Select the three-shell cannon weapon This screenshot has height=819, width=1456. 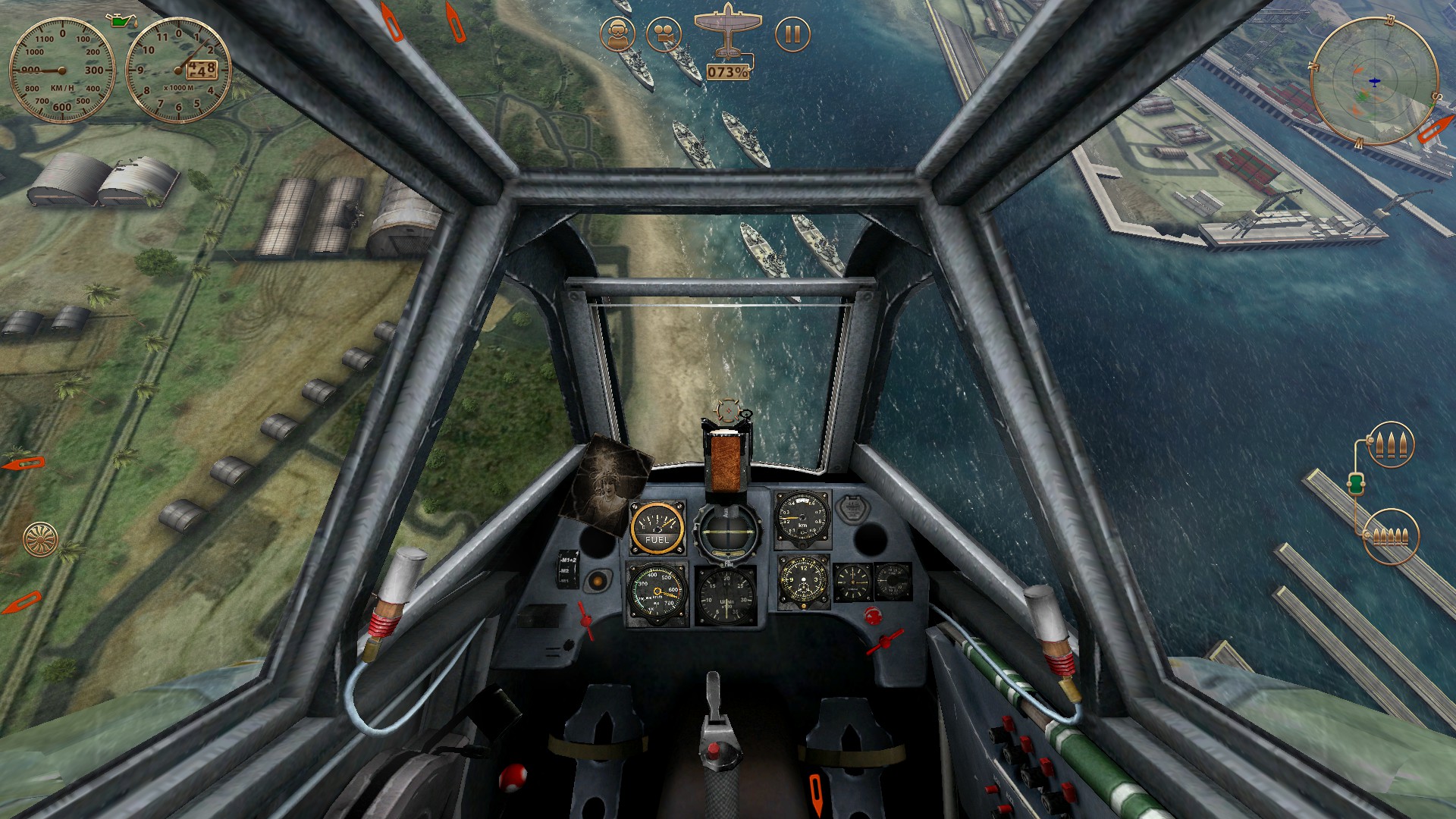[1391, 444]
